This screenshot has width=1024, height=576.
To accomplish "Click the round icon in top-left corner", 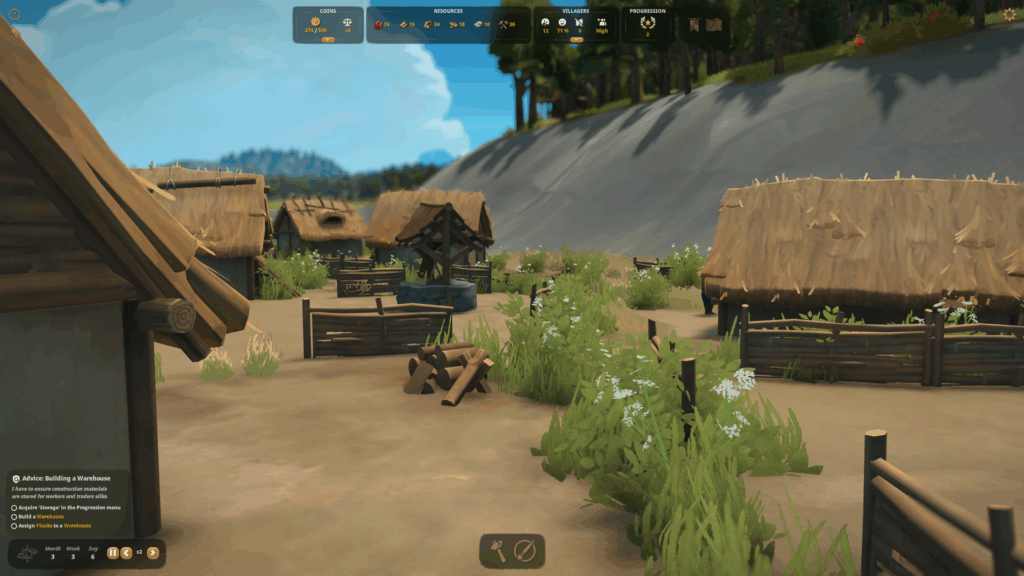I will [x=14, y=14].
